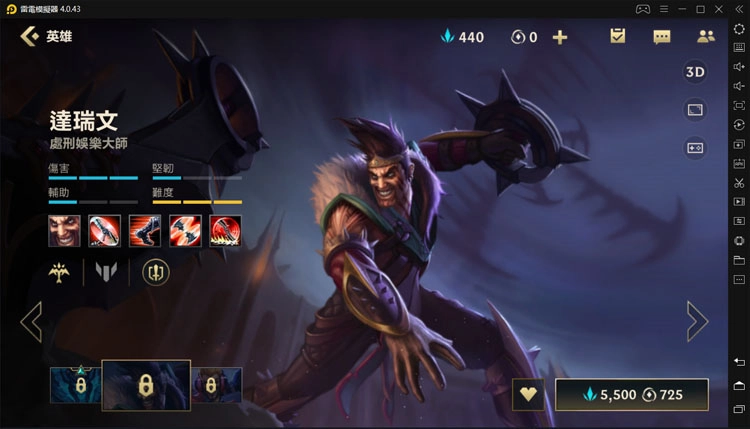750x429 pixels.
Task: Click the plus button to add currency
Action: click(x=560, y=37)
